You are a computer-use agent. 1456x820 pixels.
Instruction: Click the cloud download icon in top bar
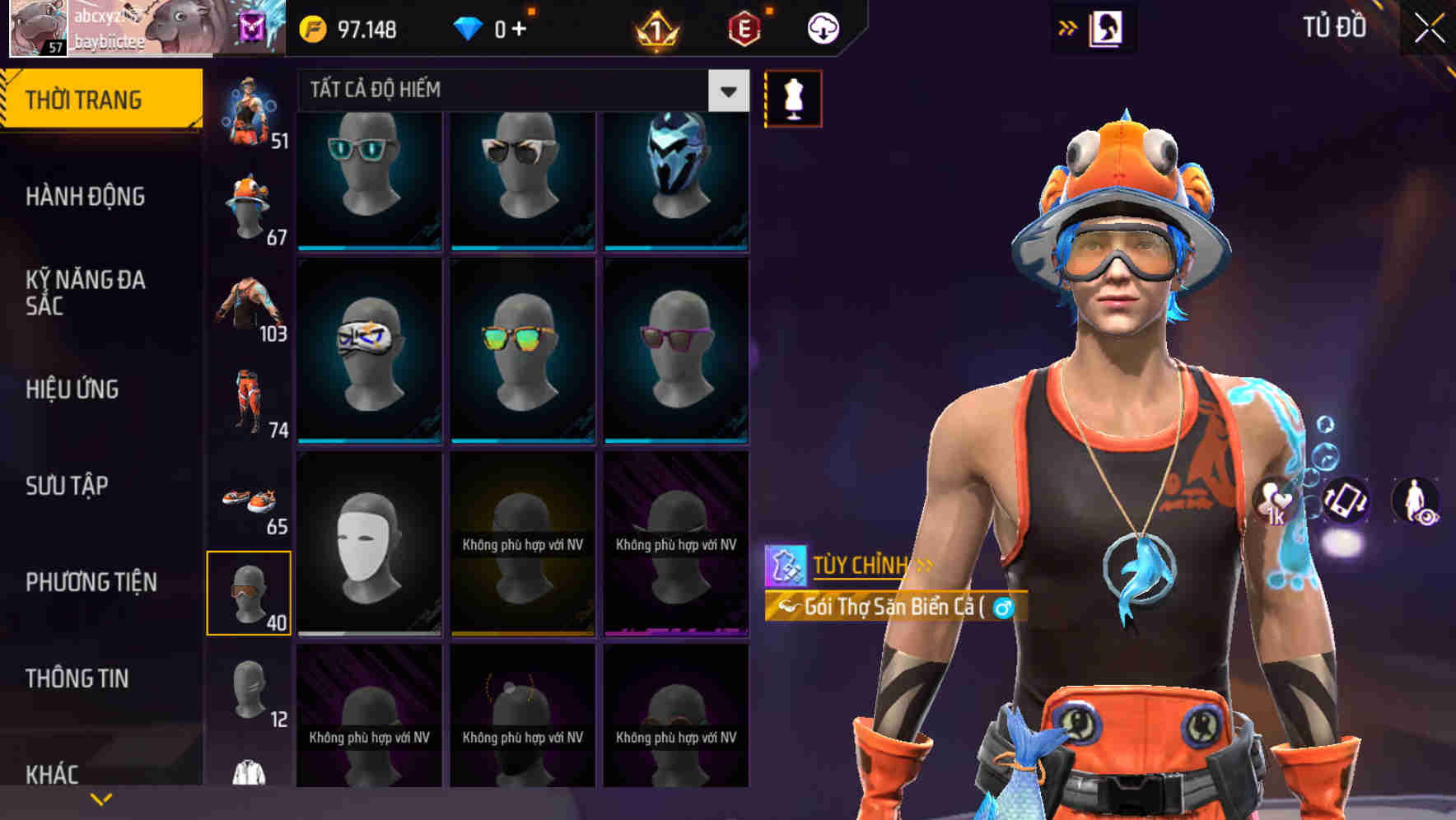[x=822, y=27]
